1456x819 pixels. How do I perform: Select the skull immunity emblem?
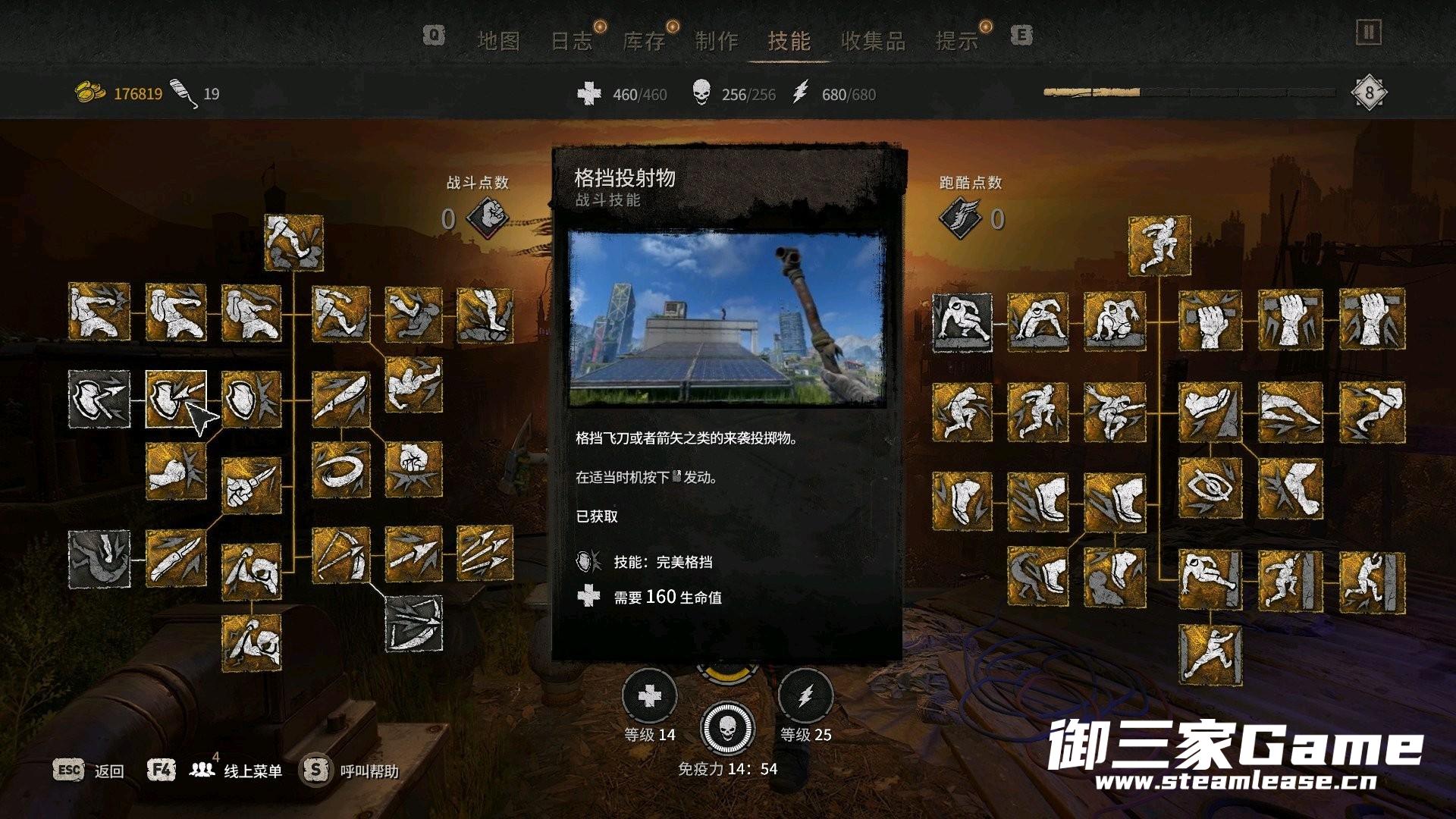pyautogui.click(x=727, y=728)
